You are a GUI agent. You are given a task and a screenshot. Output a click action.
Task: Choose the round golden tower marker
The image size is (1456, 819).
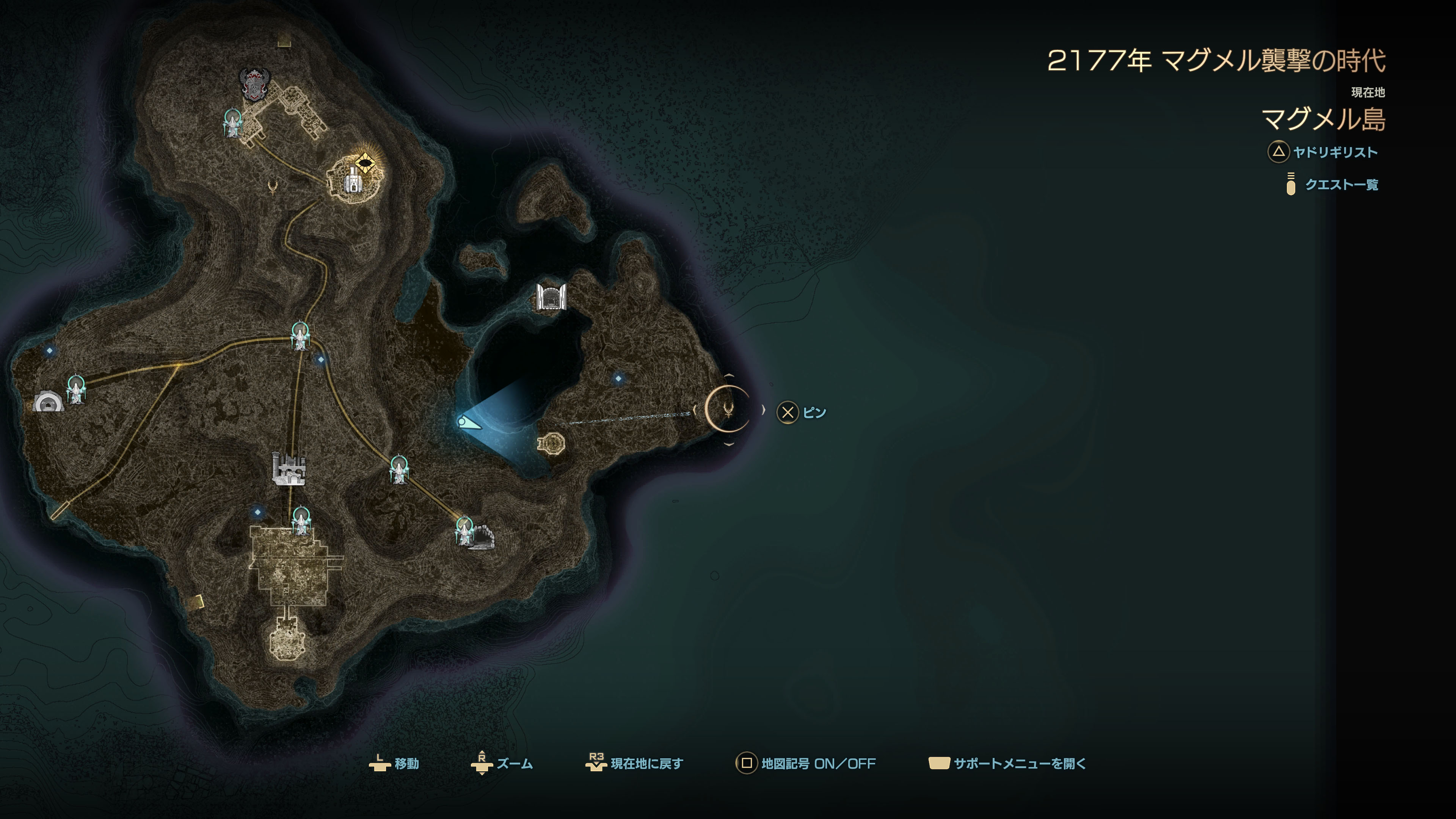pos(551,443)
